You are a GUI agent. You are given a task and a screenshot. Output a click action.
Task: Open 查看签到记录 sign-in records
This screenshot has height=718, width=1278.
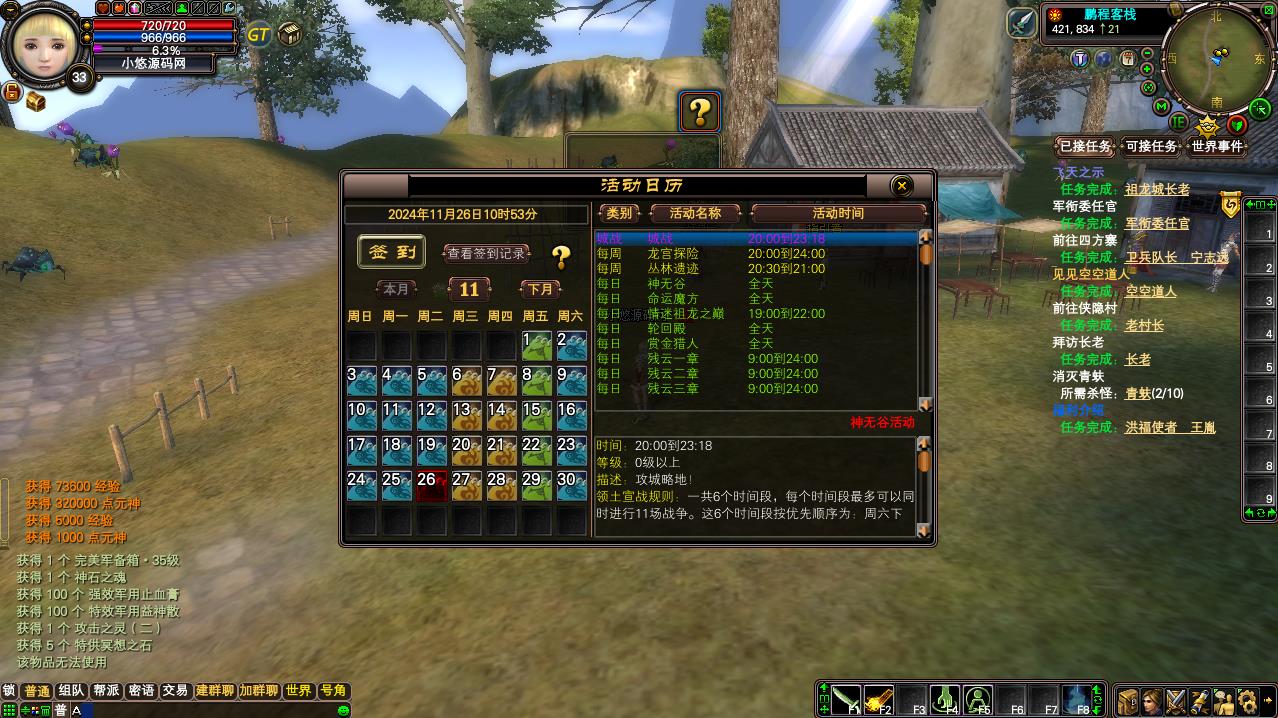(x=486, y=254)
